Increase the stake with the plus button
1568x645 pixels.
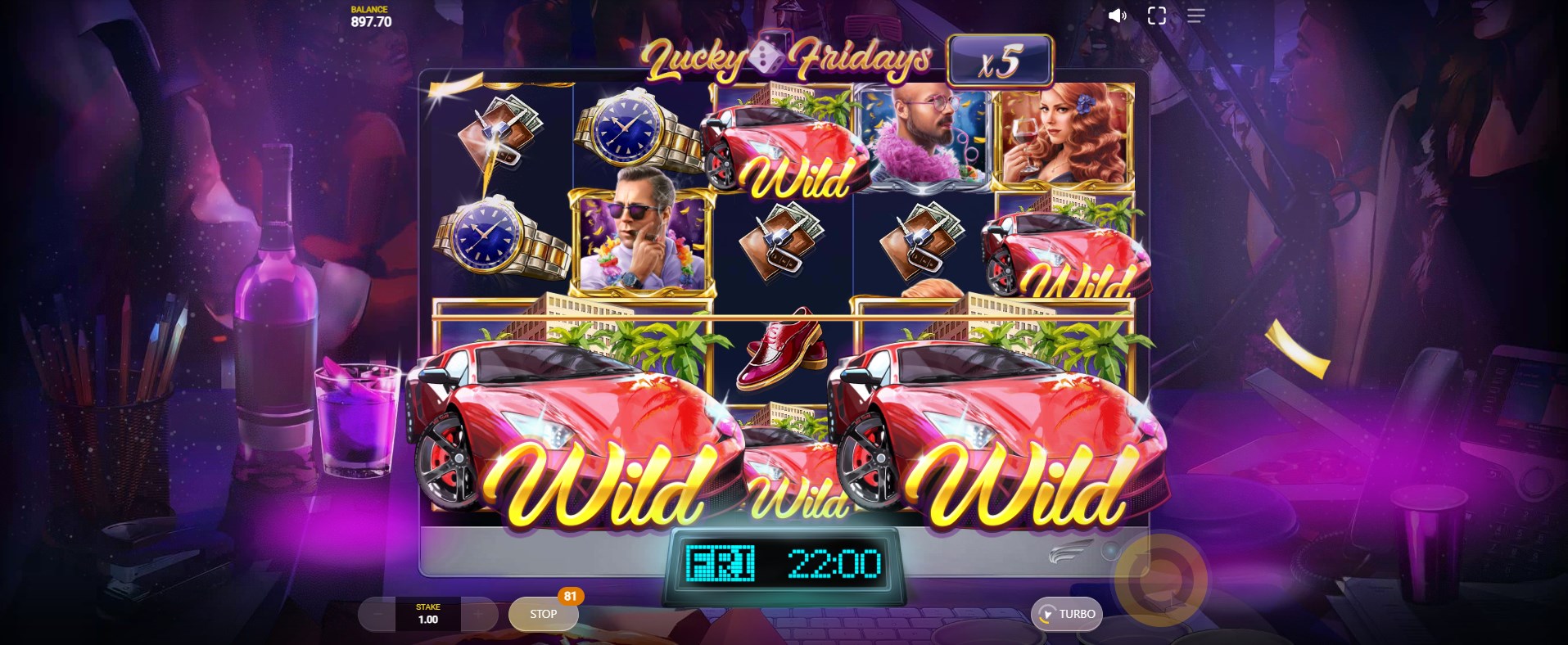click(x=478, y=614)
